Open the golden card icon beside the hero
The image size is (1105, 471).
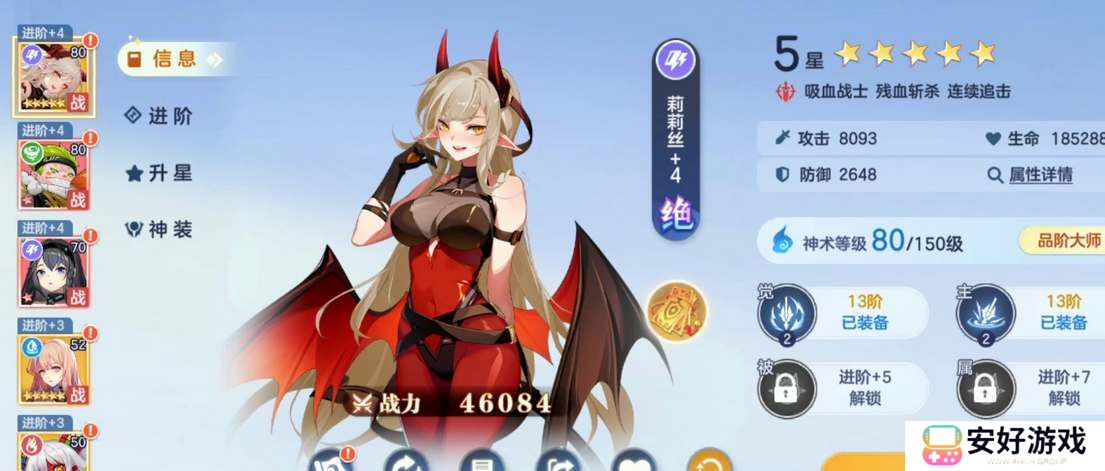tap(678, 309)
